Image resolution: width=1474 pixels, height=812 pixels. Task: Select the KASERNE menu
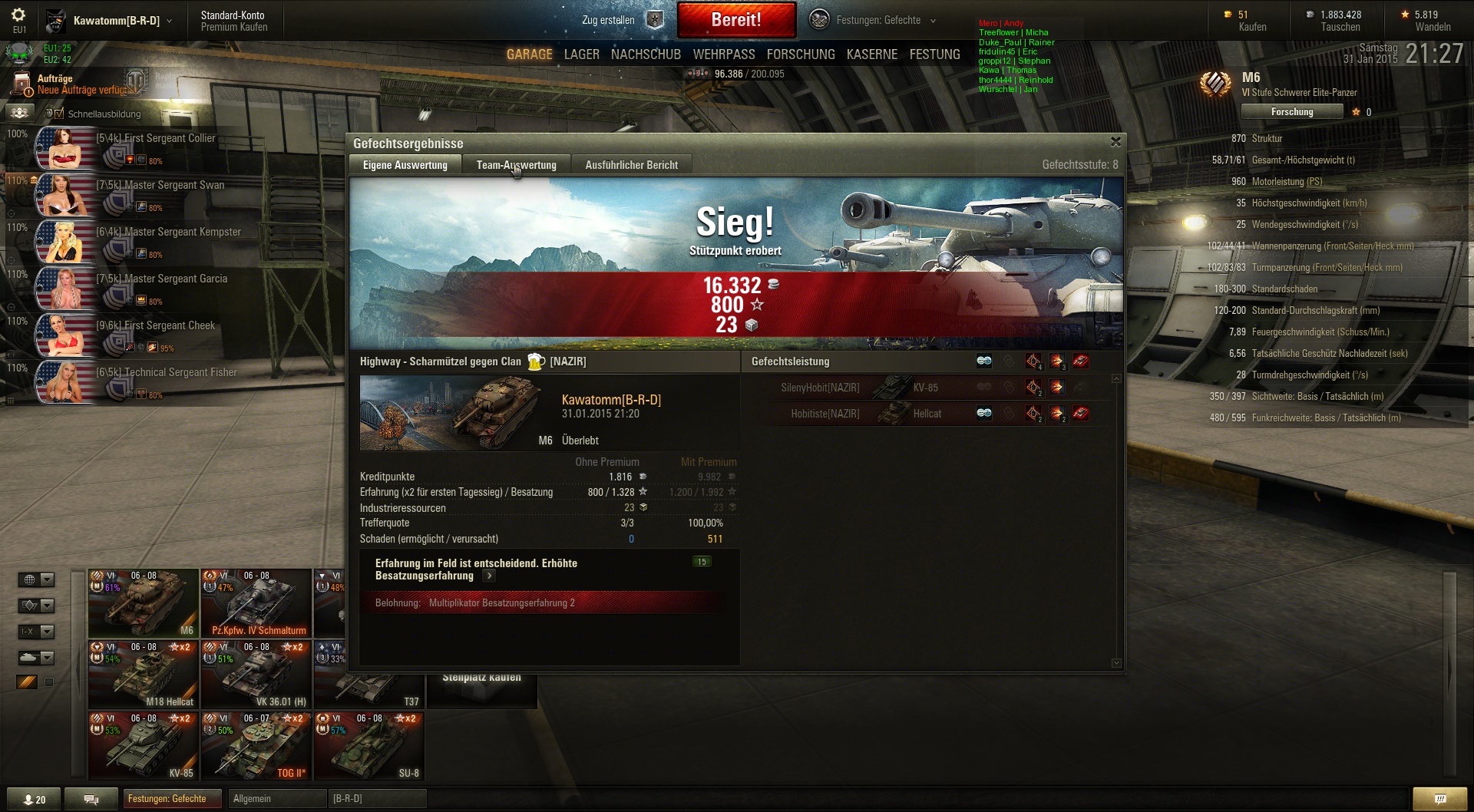click(871, 54)
